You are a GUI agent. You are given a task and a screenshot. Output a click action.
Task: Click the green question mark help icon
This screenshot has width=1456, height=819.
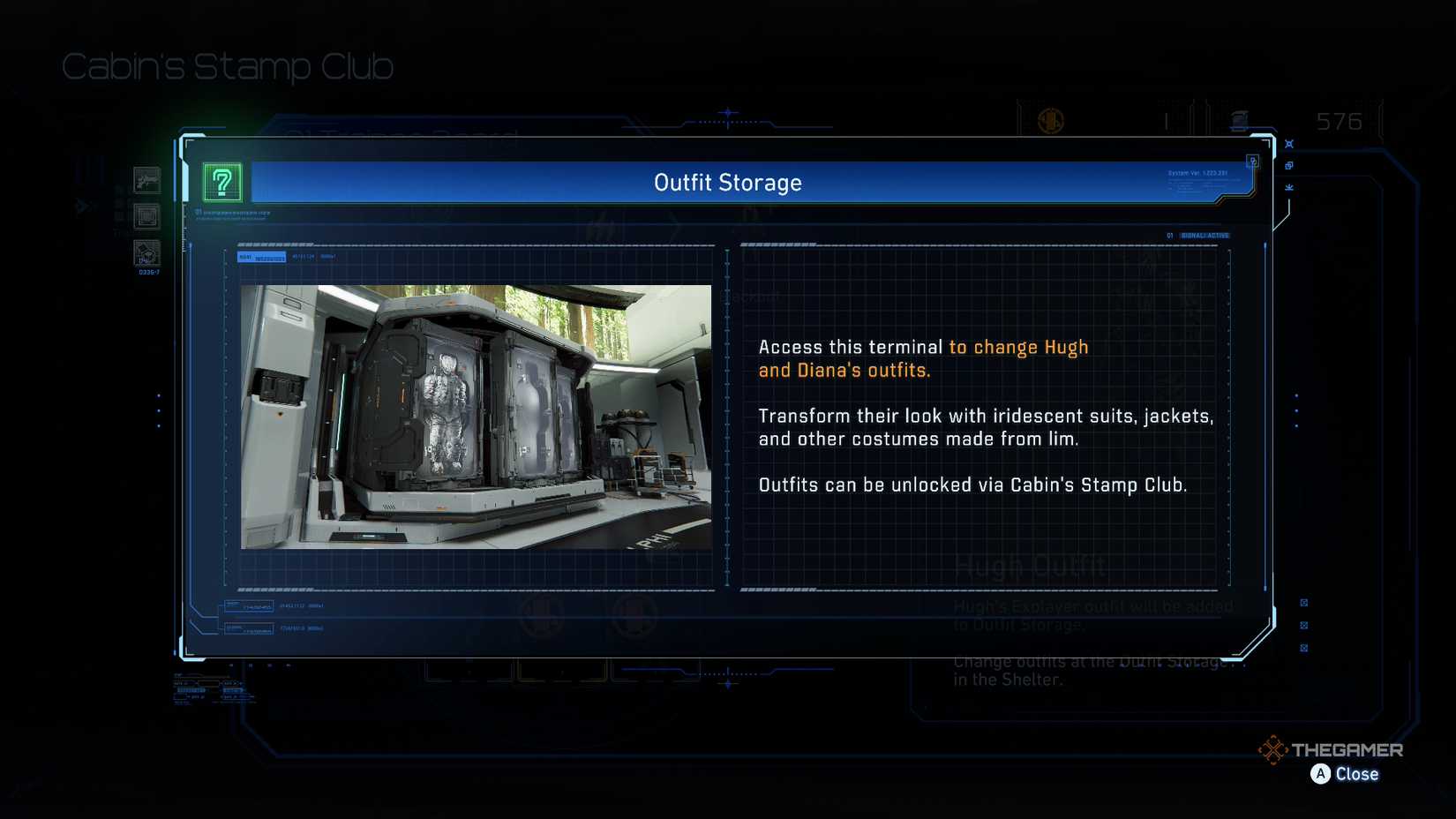[x=222, y=182]
